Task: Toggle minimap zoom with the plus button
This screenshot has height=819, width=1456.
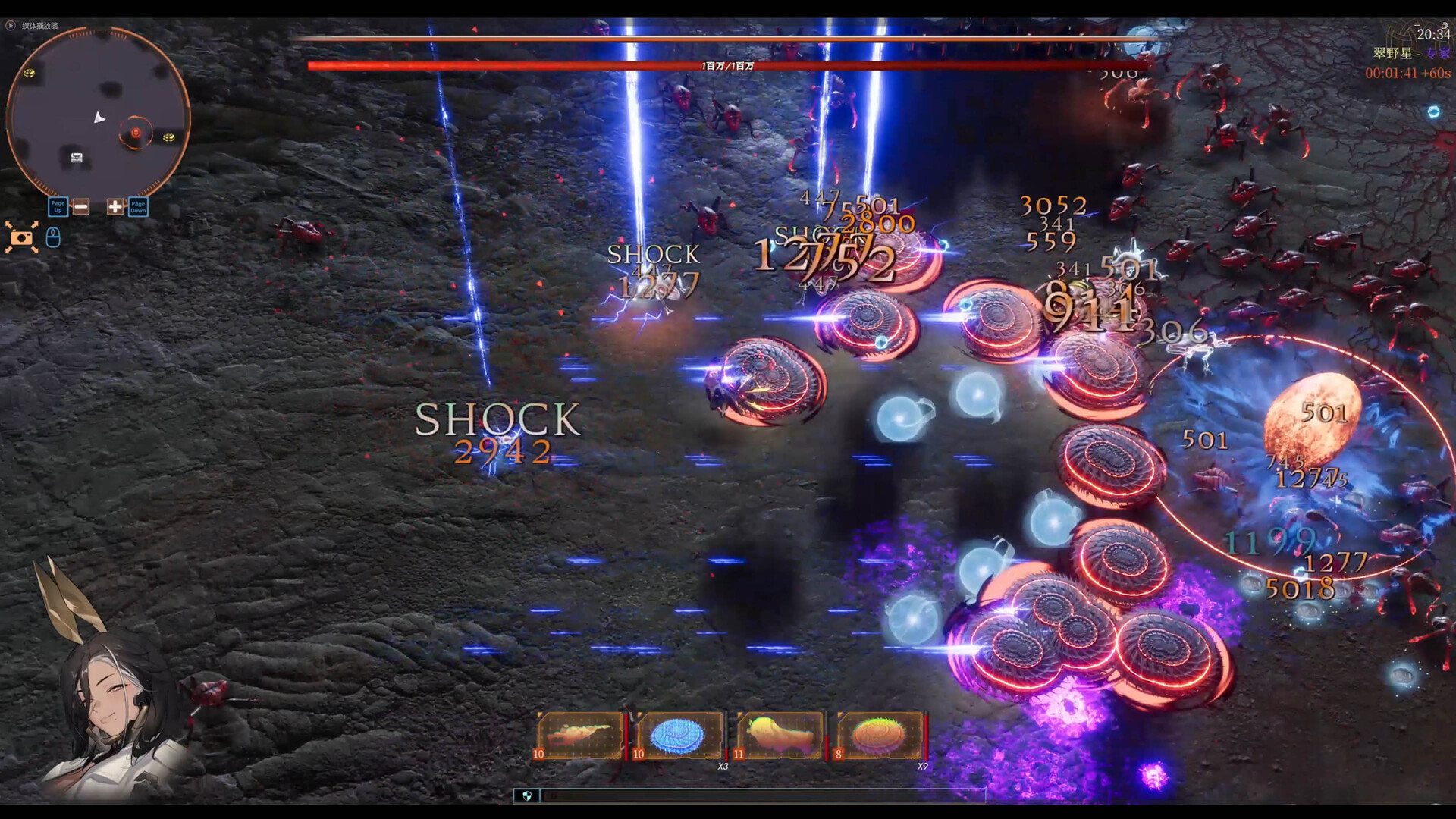Action: point(114,206)
